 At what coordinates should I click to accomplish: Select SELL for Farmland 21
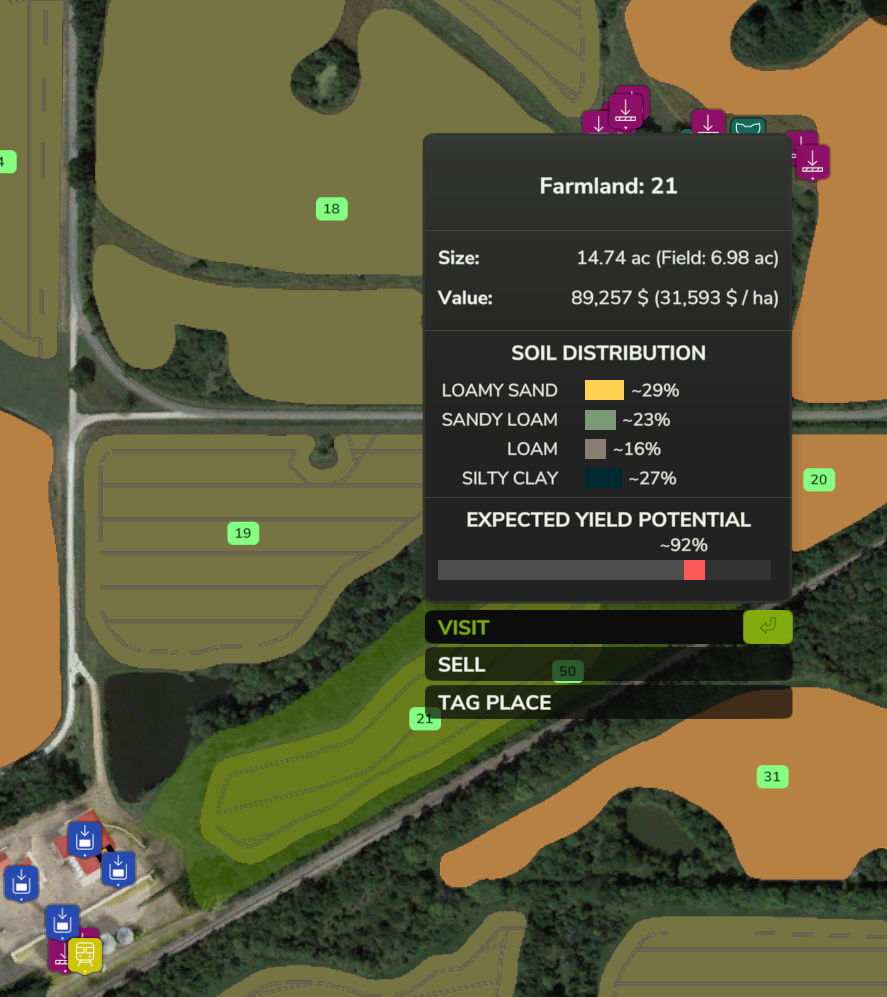click(608, 665)
